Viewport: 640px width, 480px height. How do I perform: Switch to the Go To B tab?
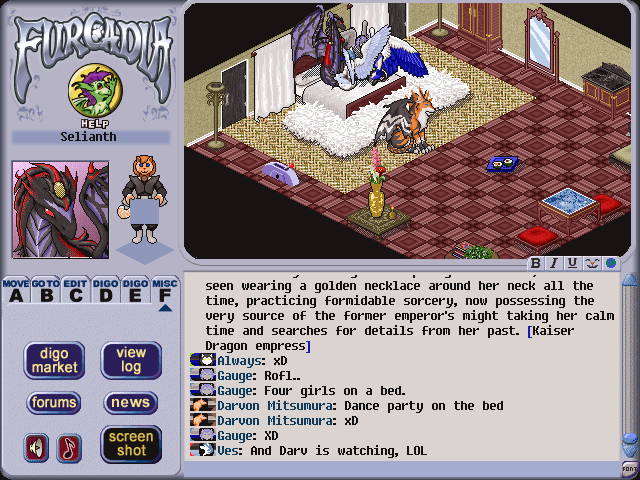click(x=45, y=291)
